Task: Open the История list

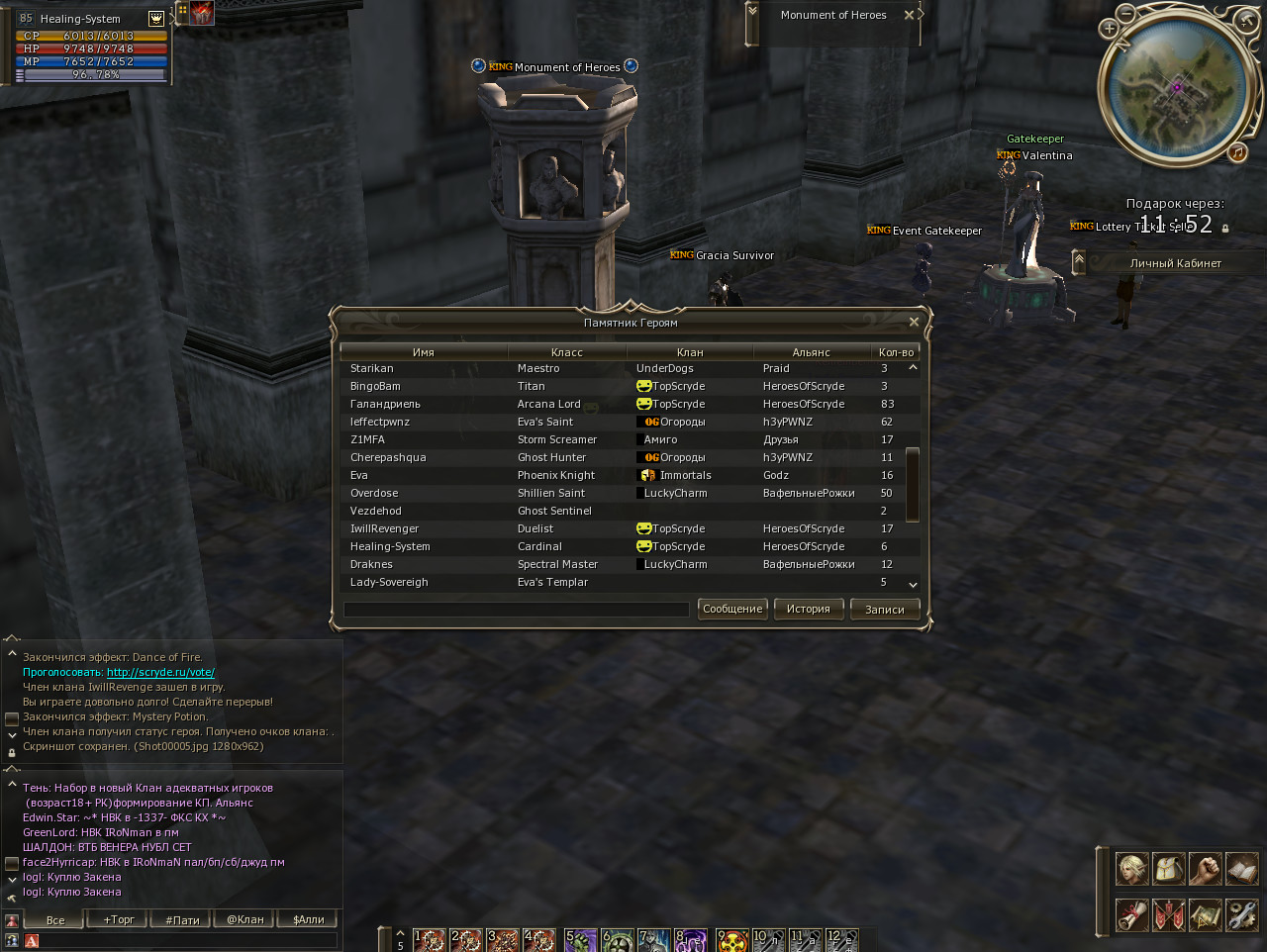Action: coord(809,609)
